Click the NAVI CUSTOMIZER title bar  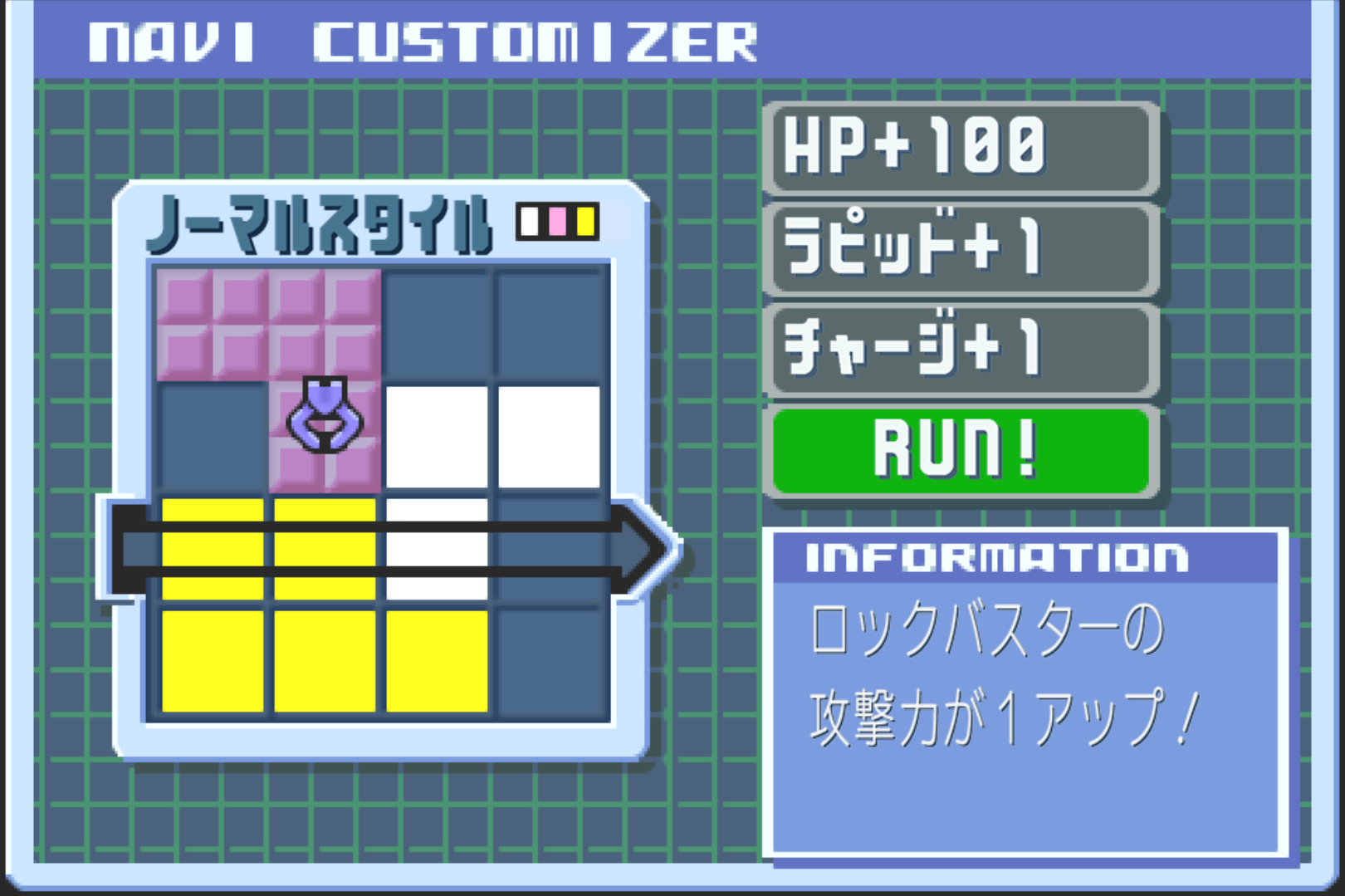423,37
